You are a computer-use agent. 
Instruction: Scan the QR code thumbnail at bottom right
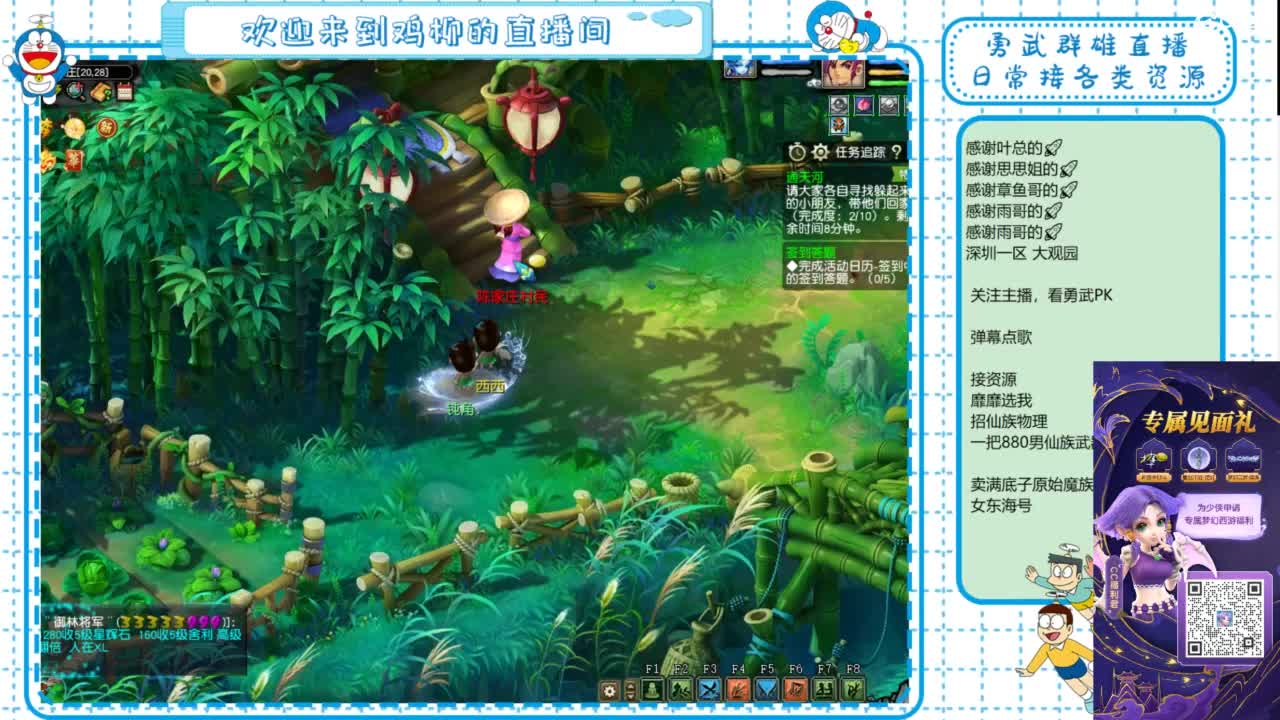[1224, 619]
